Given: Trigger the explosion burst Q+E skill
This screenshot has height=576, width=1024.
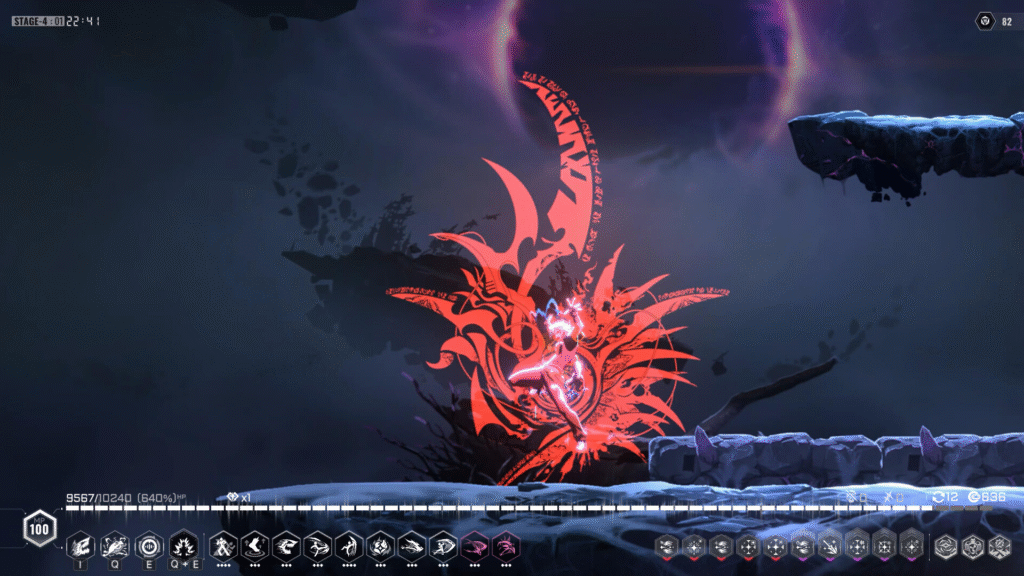Looking at the screenshot, I should coord(183,546).
